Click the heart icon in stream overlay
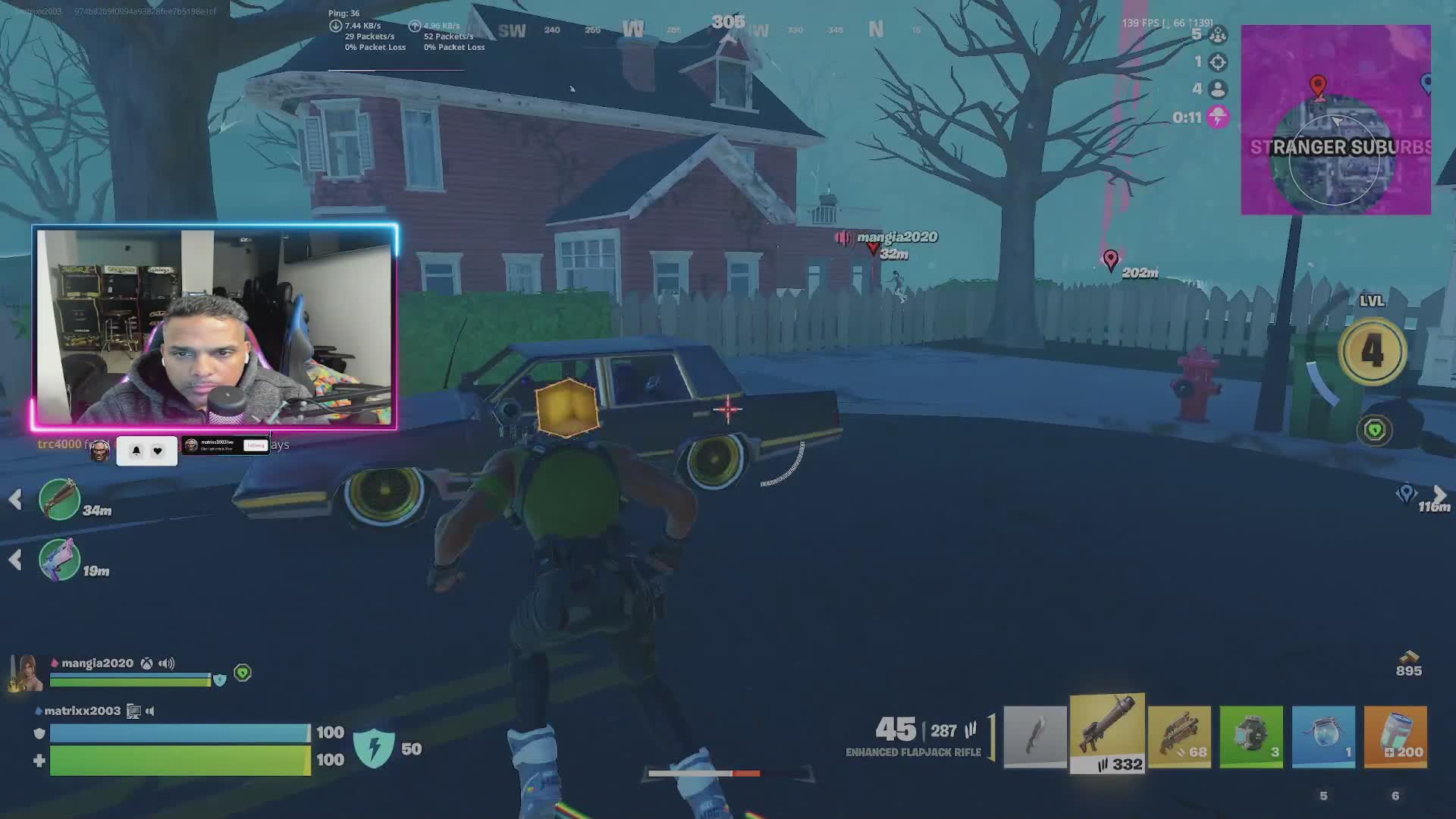The height and width of the screenshot is (819, 1456). 158,450
